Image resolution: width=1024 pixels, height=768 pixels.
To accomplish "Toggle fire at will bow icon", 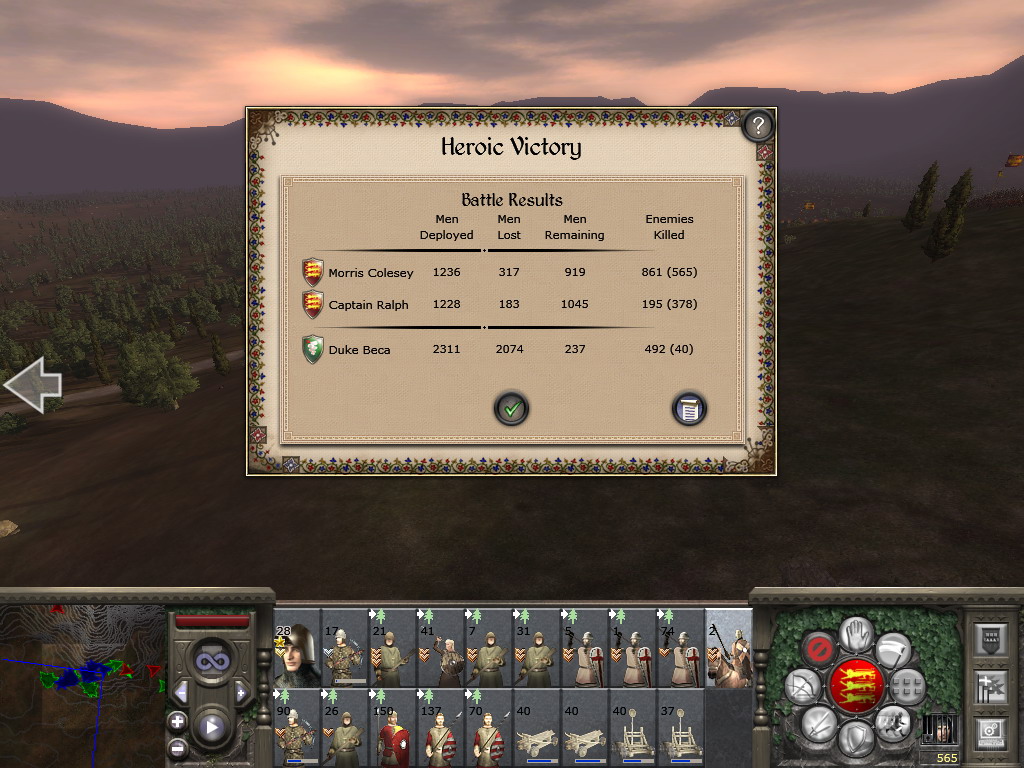I will pos(802,686).
